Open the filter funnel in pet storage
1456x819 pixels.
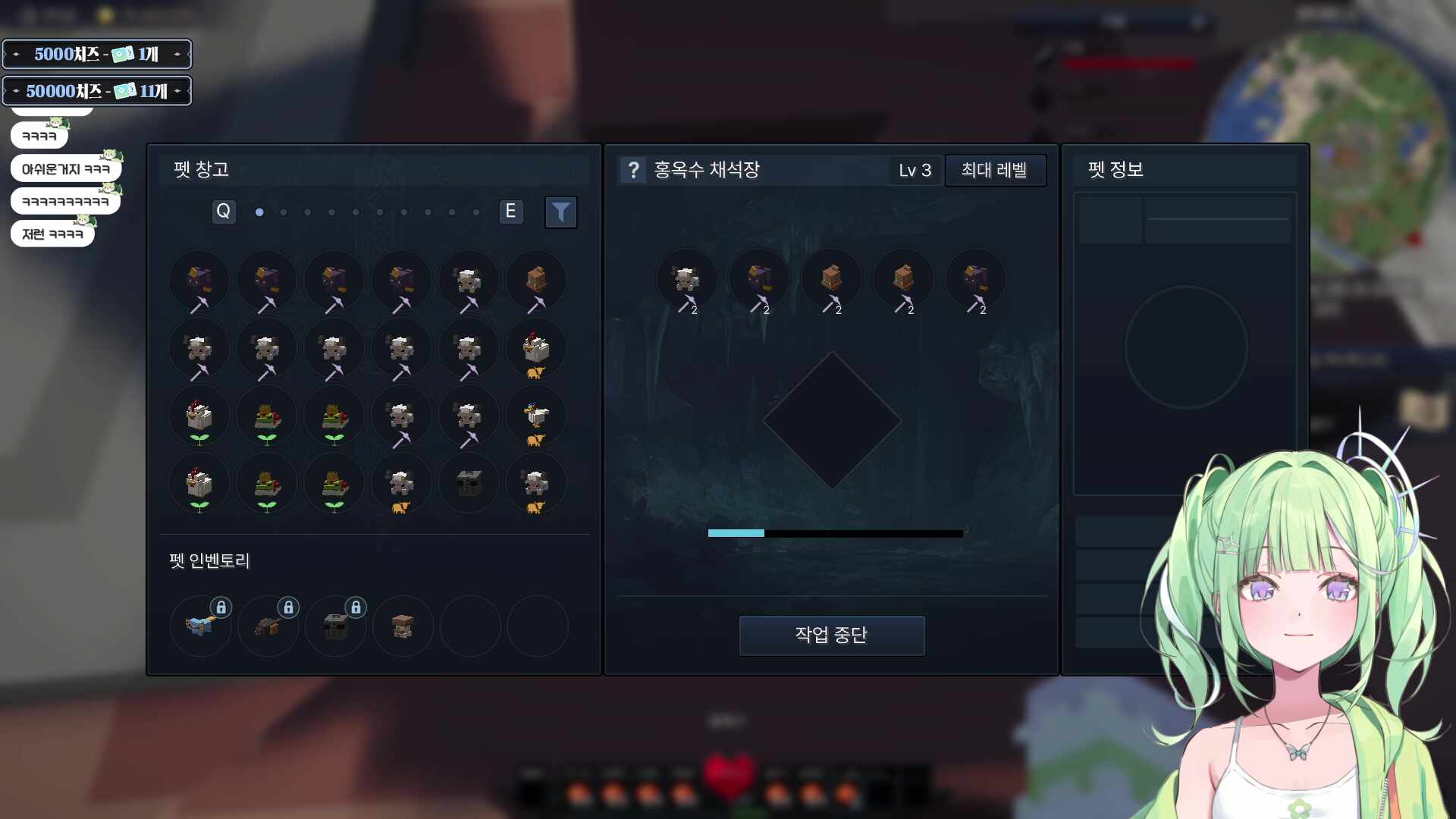click(x=561, y=212)
